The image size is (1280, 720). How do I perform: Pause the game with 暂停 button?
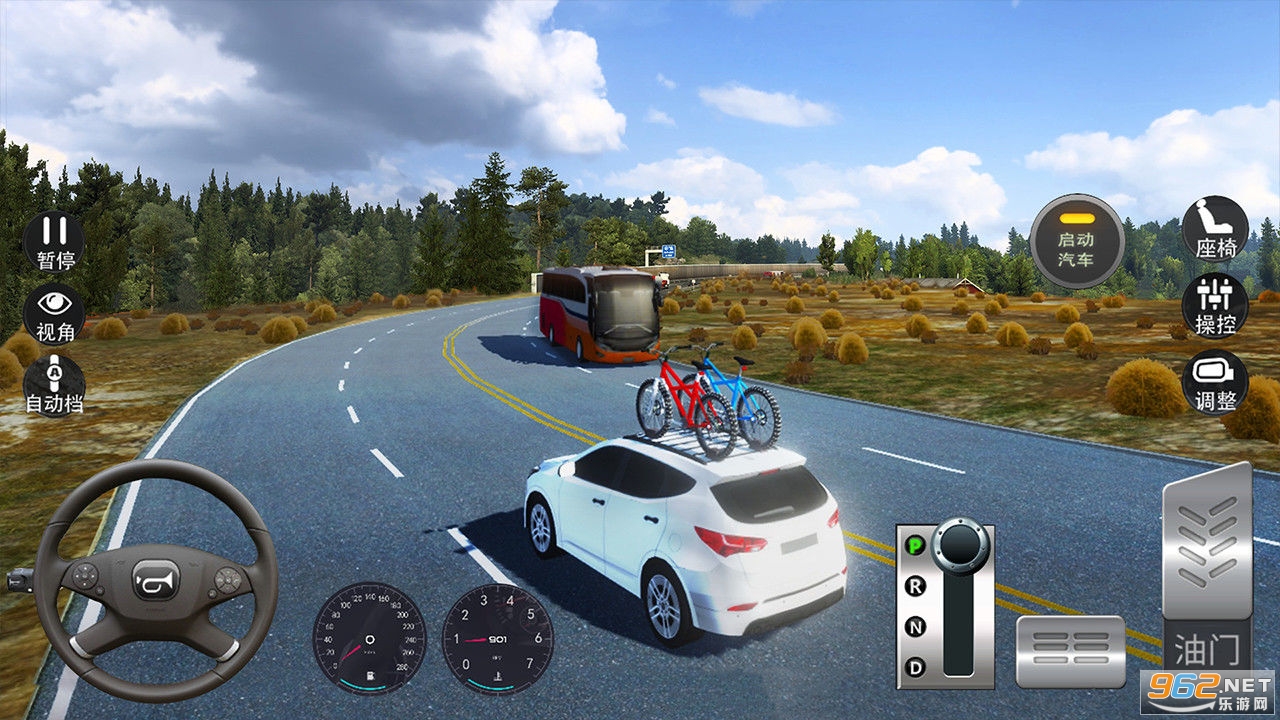coord(54,242)
